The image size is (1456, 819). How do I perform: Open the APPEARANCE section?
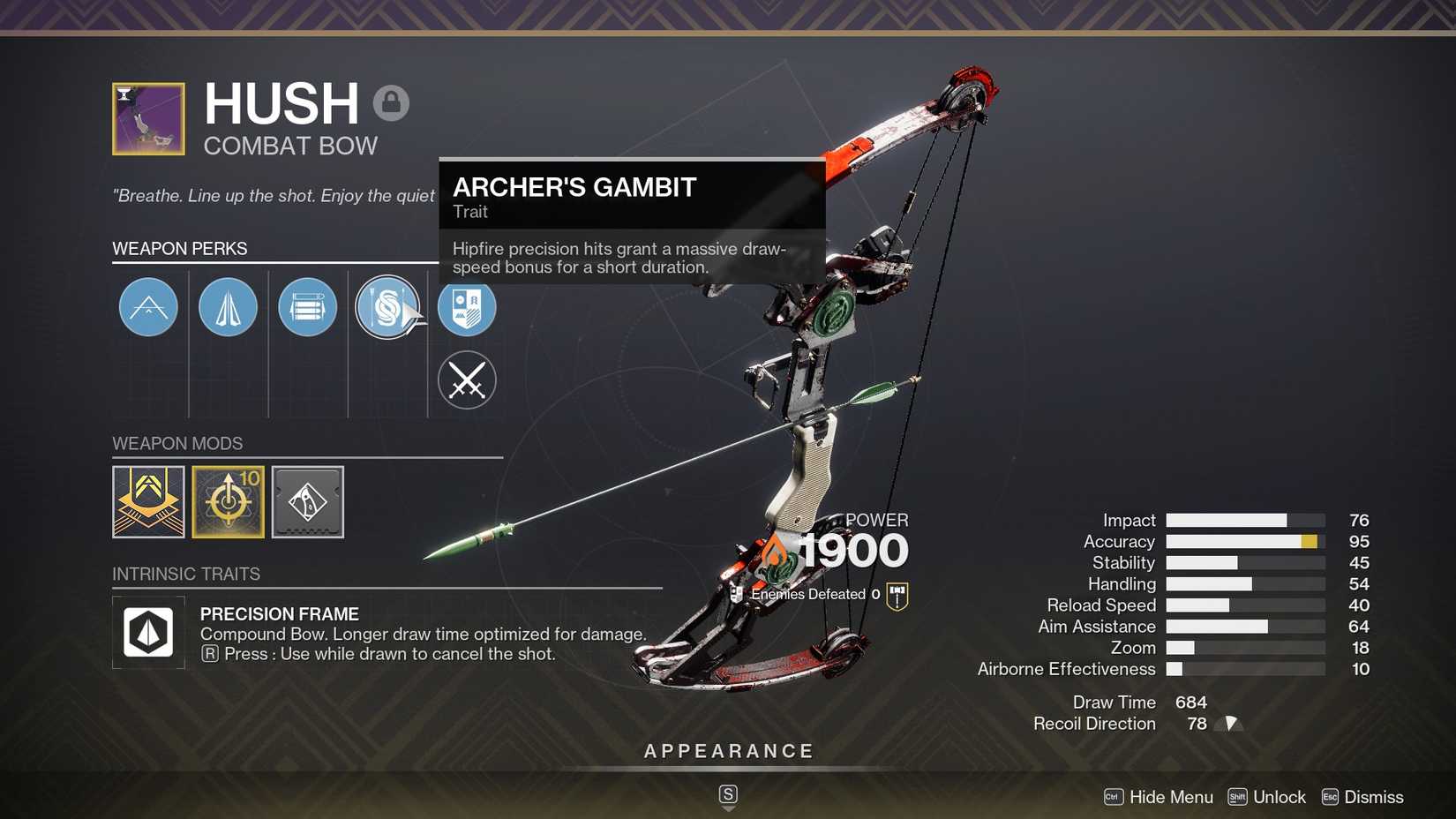coord(727,750)
